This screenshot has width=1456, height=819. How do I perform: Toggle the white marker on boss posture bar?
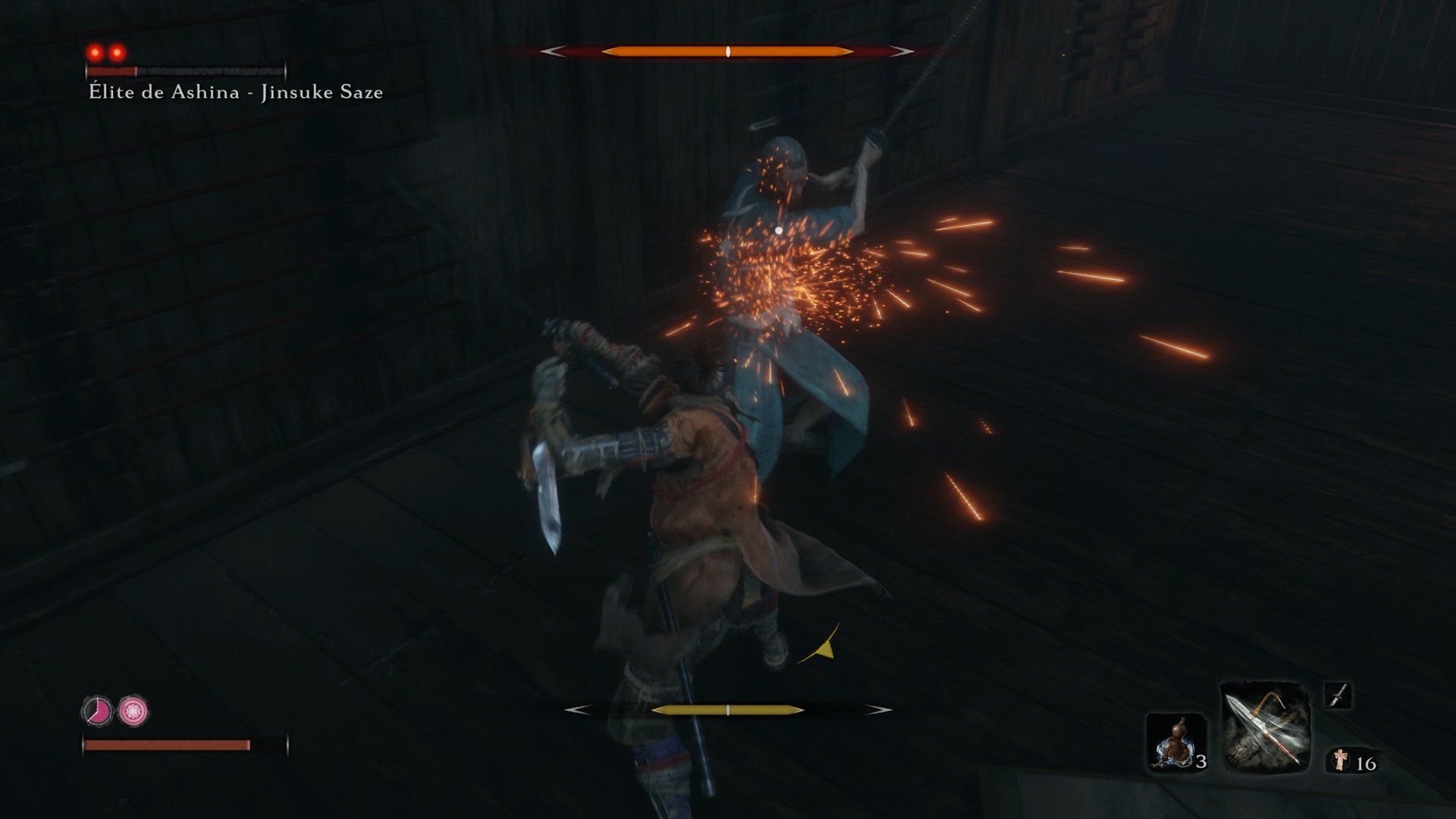click(x=729, y=52)
